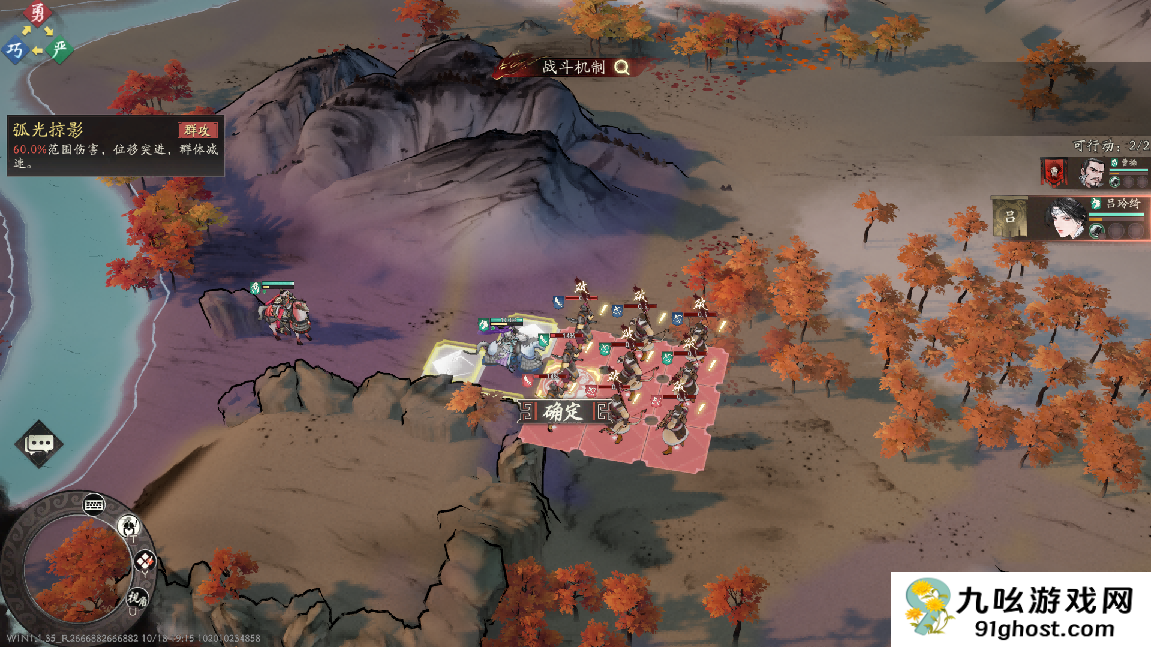The image size is (1151, 647).
Task: Click the red 勇 attribute diamond
Action: coord(37,14)
